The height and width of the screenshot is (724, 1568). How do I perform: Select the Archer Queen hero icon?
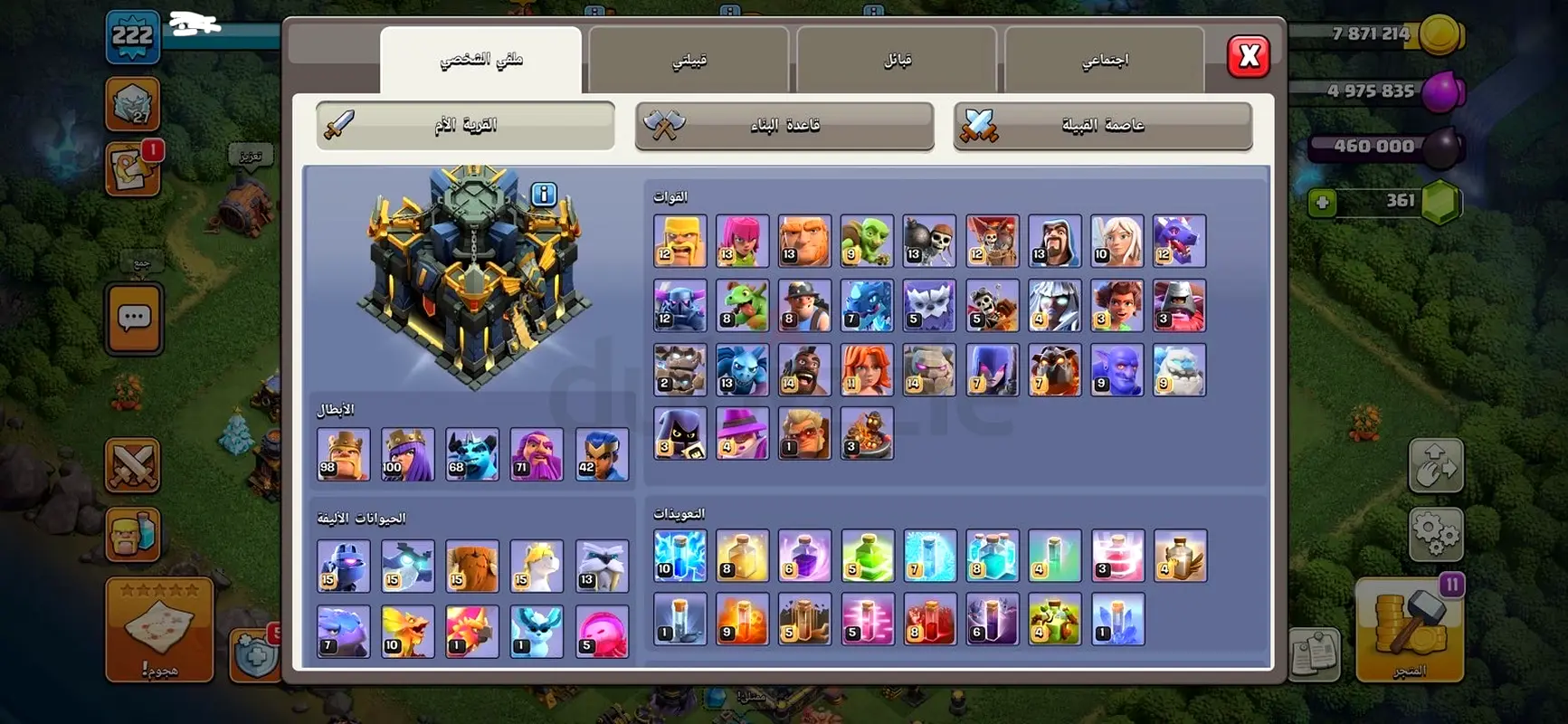pyautogui.click(x=408, y=455)
